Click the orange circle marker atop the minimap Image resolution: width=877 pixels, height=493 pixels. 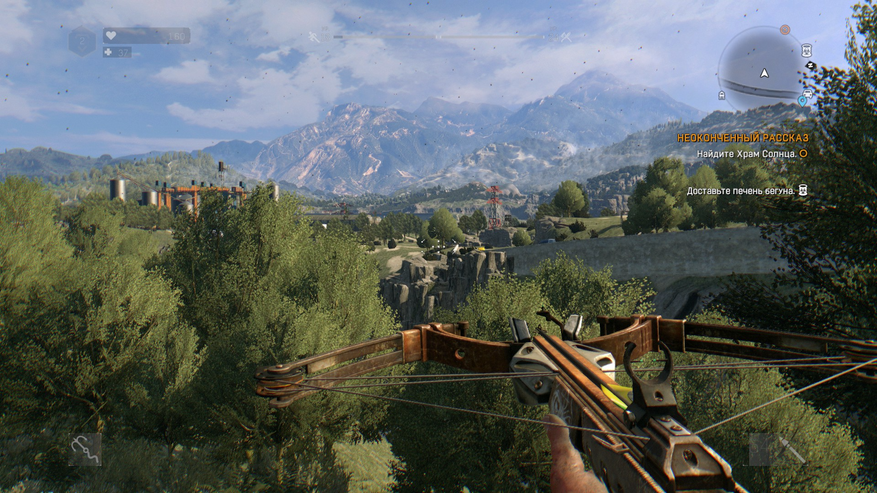pyautogui.click(x=785, y=31)
